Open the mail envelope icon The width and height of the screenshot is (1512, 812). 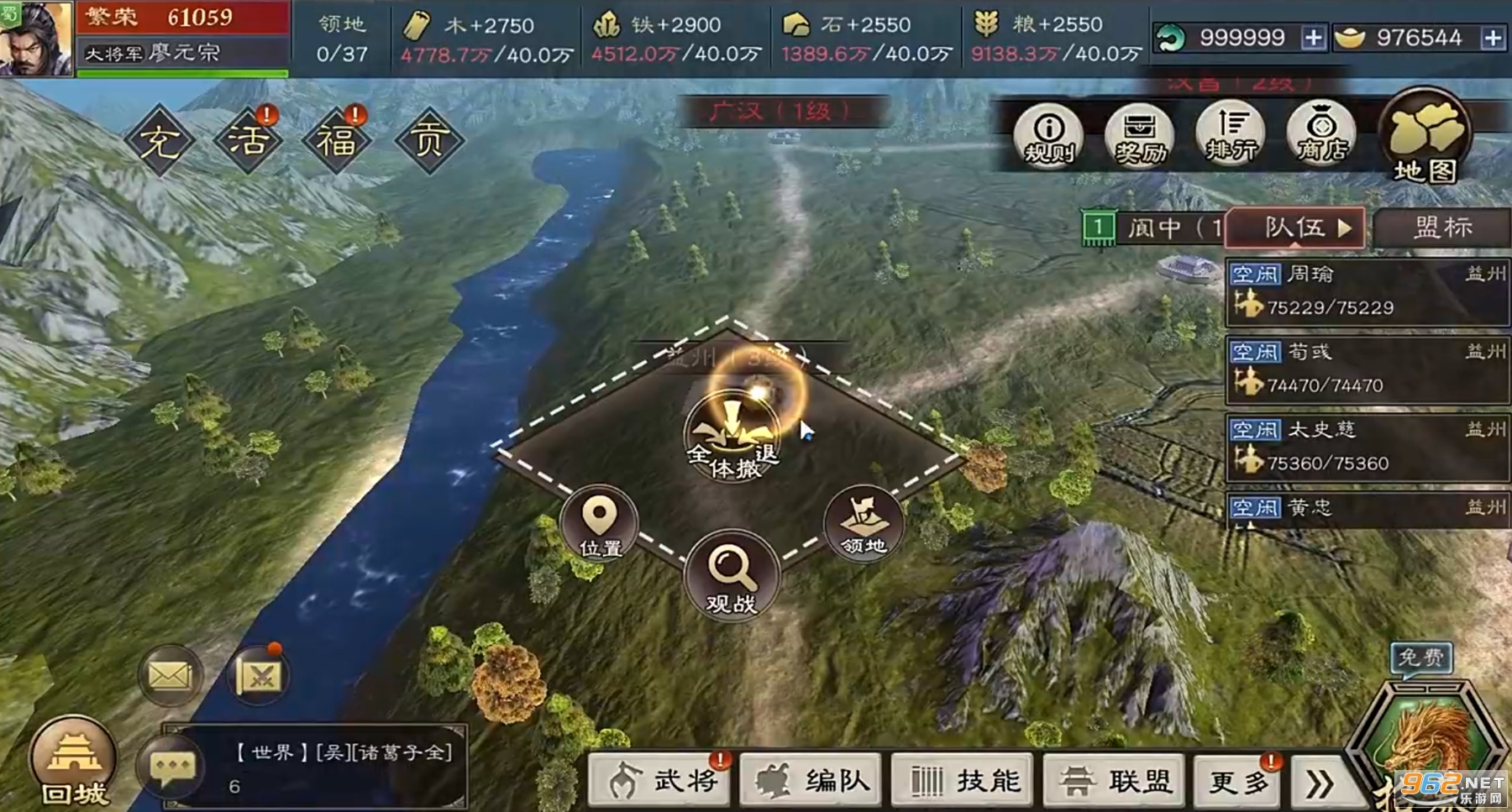tap(171, 675)
